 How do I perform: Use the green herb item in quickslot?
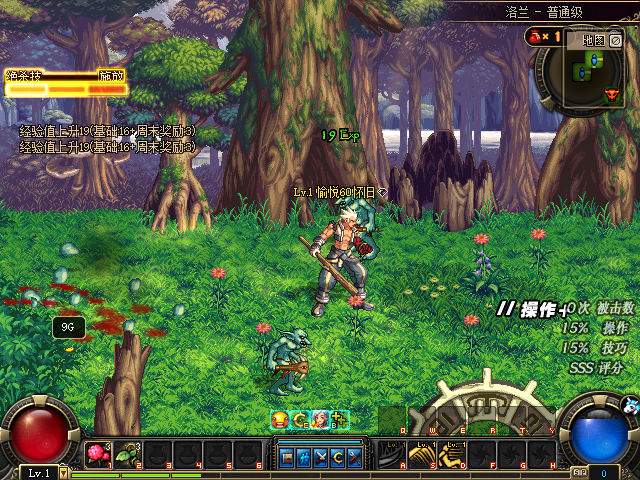coord(128,455)
